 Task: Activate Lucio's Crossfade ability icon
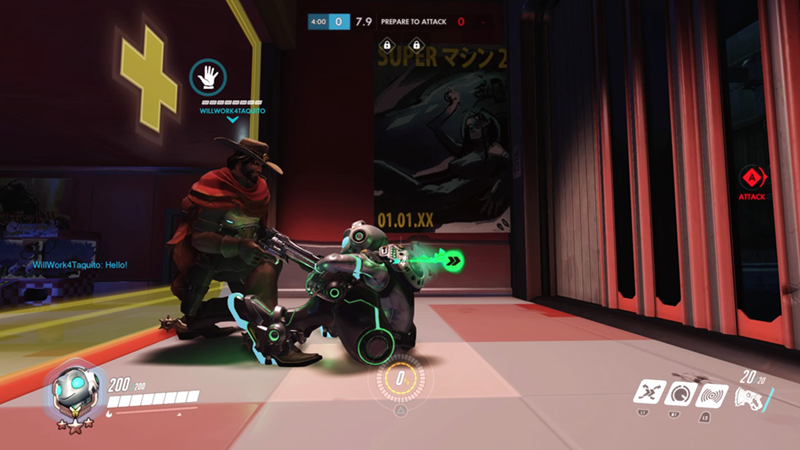pyautogui.click(x=650, y=393)
